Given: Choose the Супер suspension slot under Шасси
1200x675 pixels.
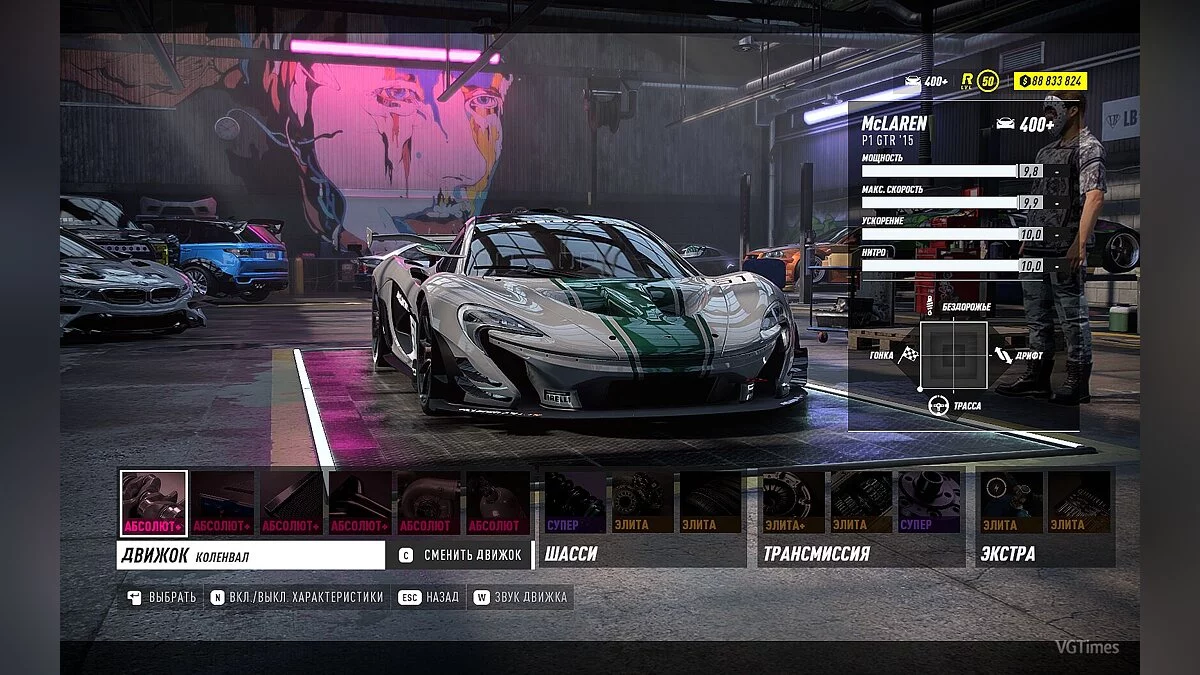Looking at the screenshot, I should pyautogui.click(x=575, y=503).
